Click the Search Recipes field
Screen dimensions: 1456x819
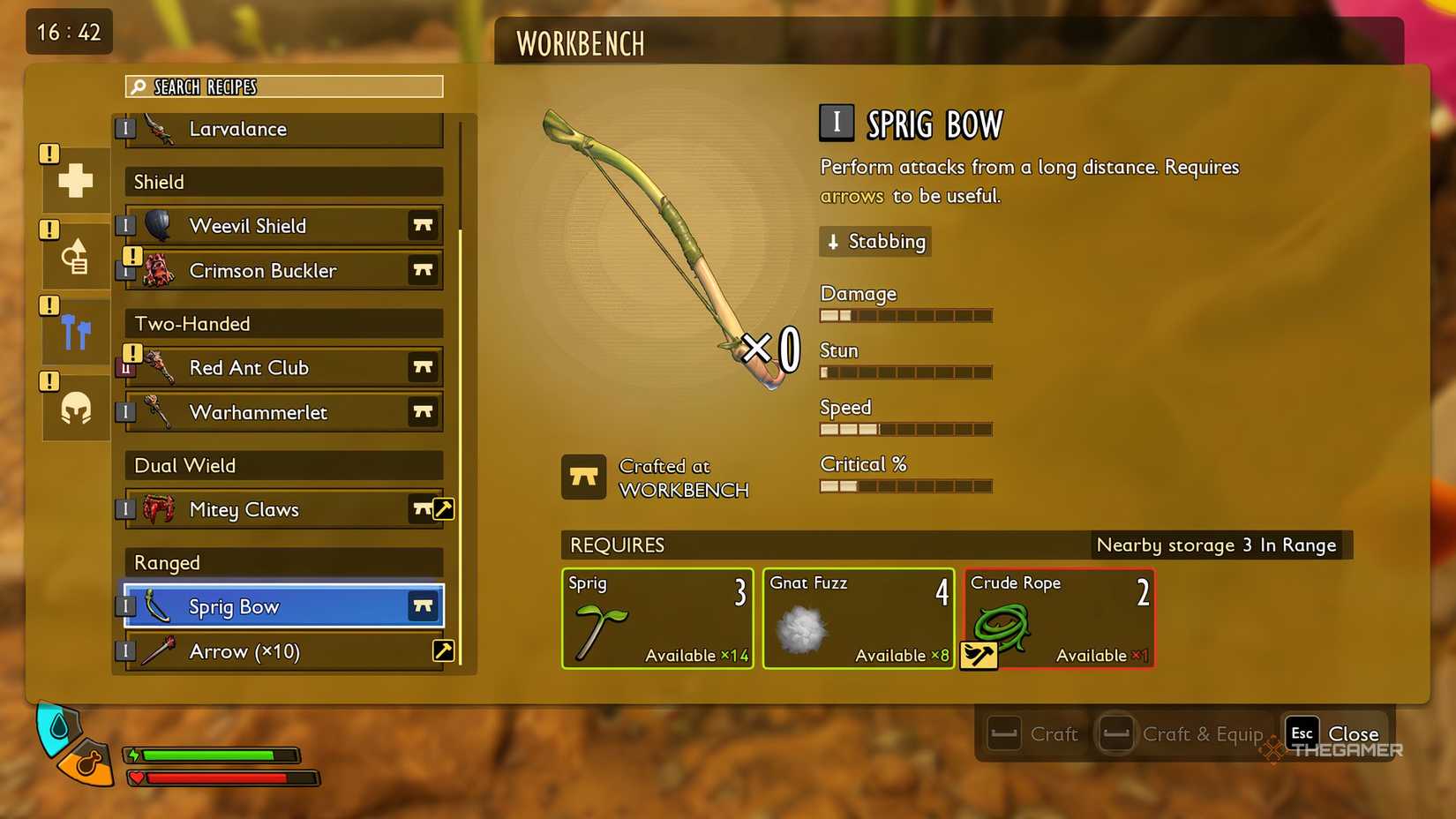click(x=284, y=86)
